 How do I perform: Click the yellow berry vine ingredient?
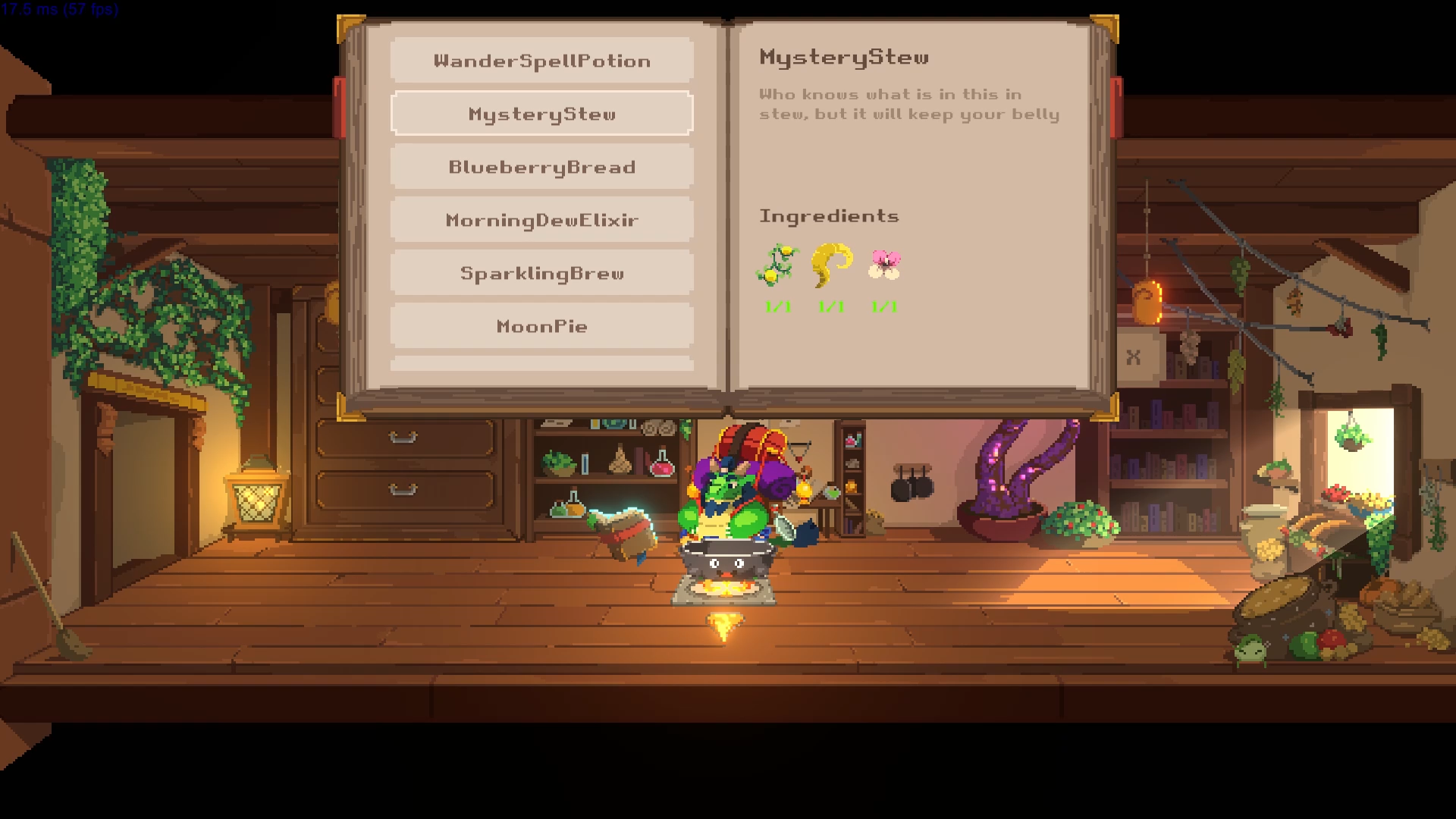coord(777,265)
